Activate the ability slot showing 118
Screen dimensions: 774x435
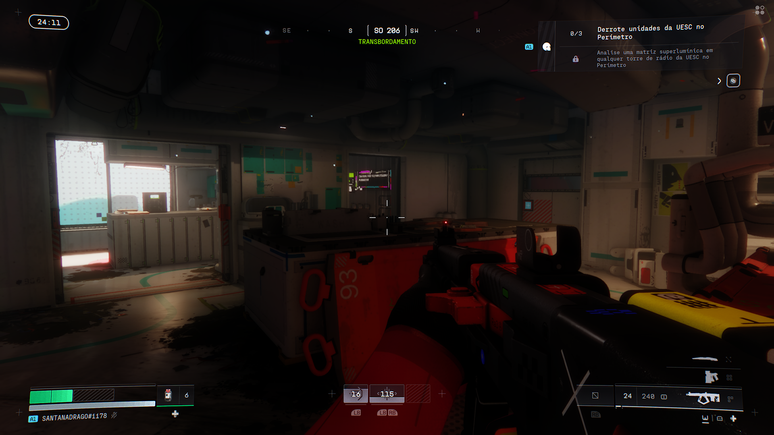[386, 395]
